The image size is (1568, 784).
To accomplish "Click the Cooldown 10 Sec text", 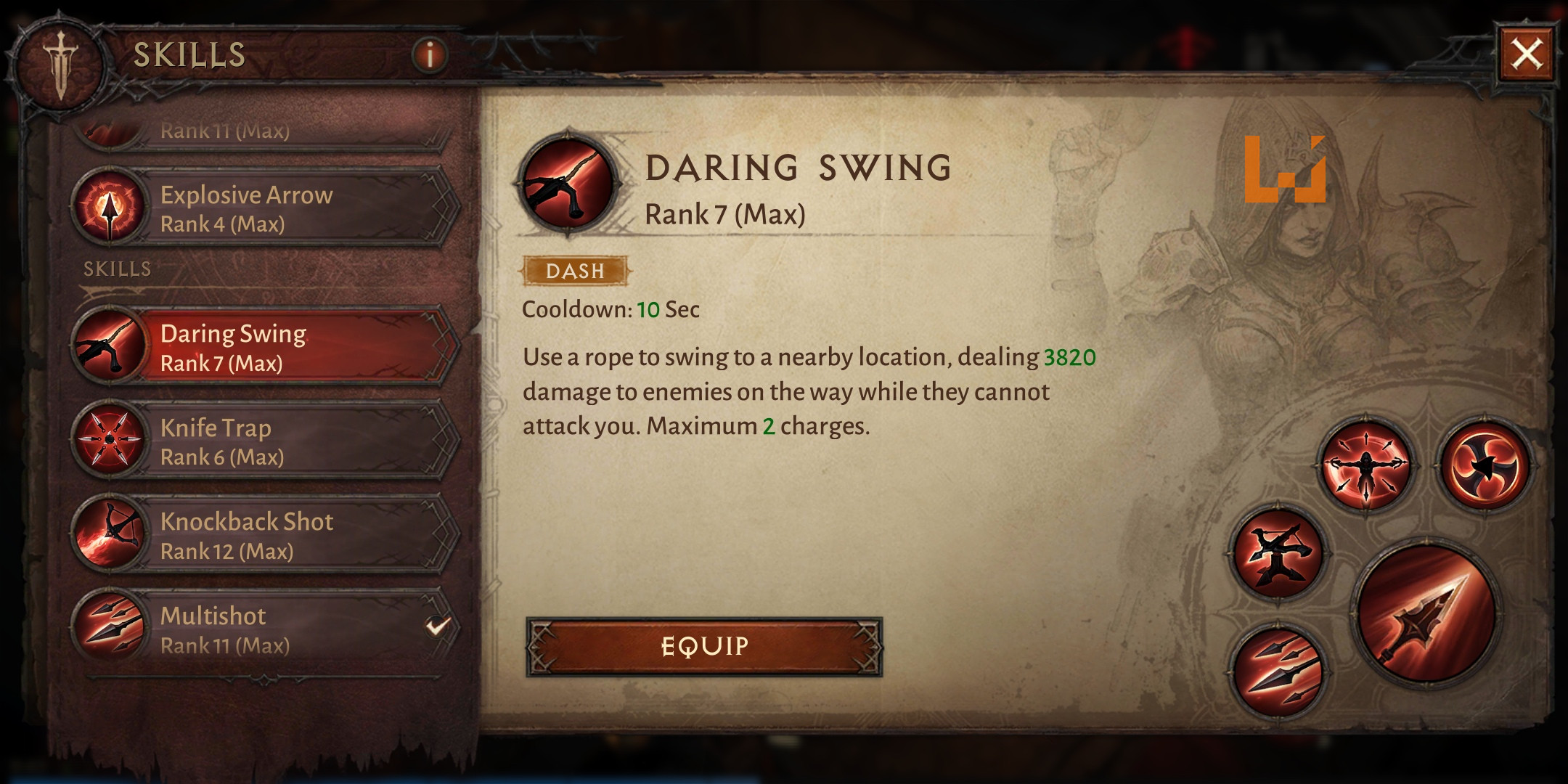I will pyautogui.click(x=611, y=311).
